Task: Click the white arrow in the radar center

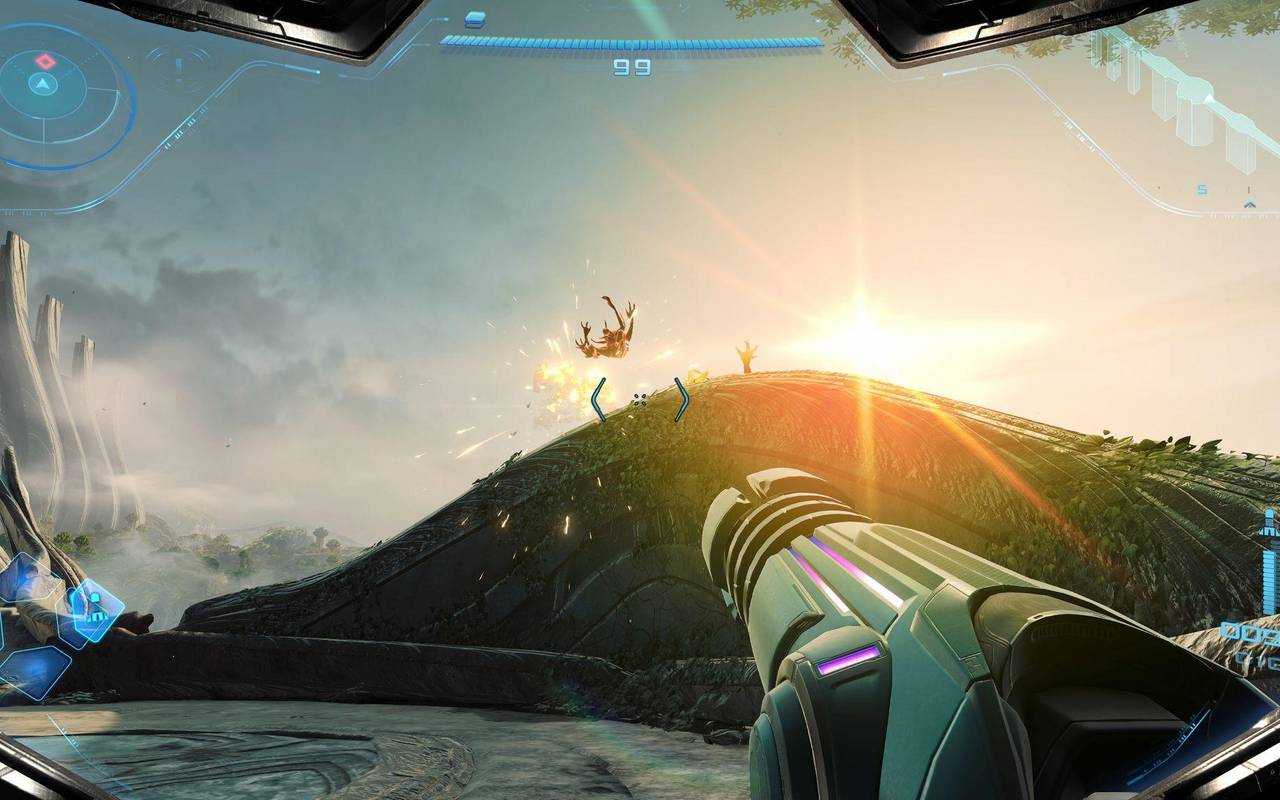Action: pyautogui.click(x=42, y=83)
